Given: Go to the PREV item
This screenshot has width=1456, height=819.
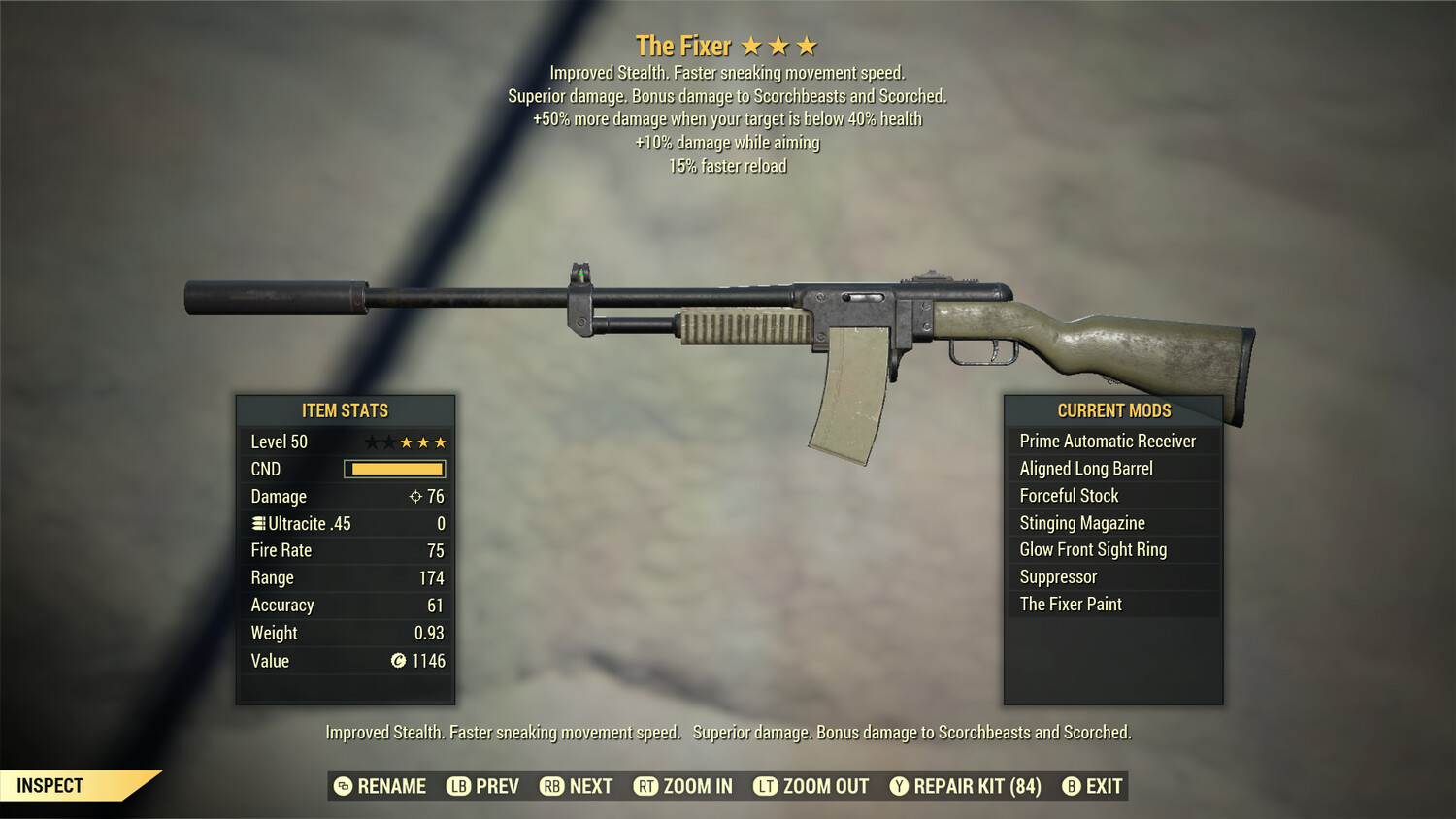Looking at the screenshot, I should (483, 786).
